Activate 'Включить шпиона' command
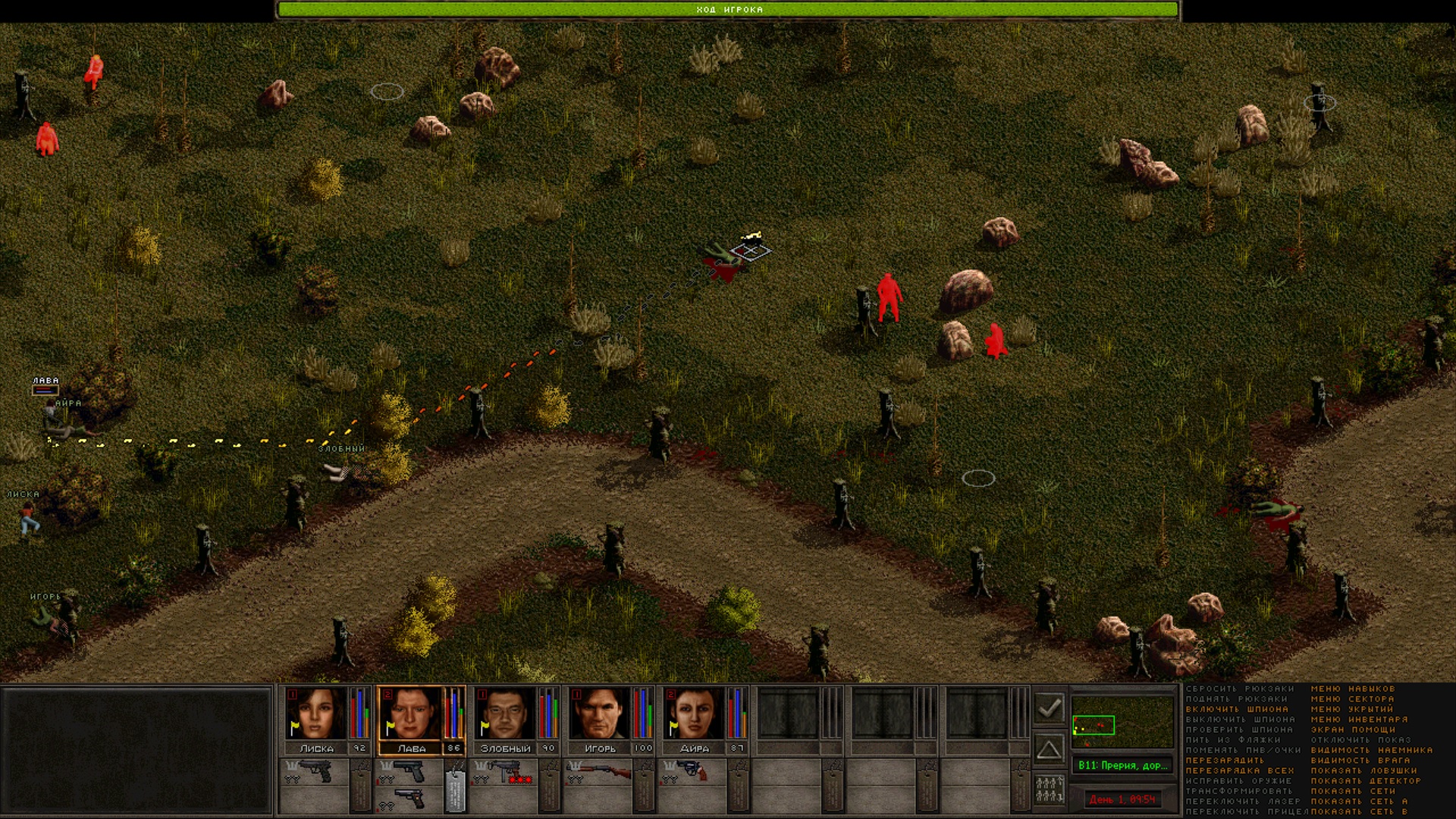Image resolution: width=1456 pixels, height=819 pixels. (1237, 709)
